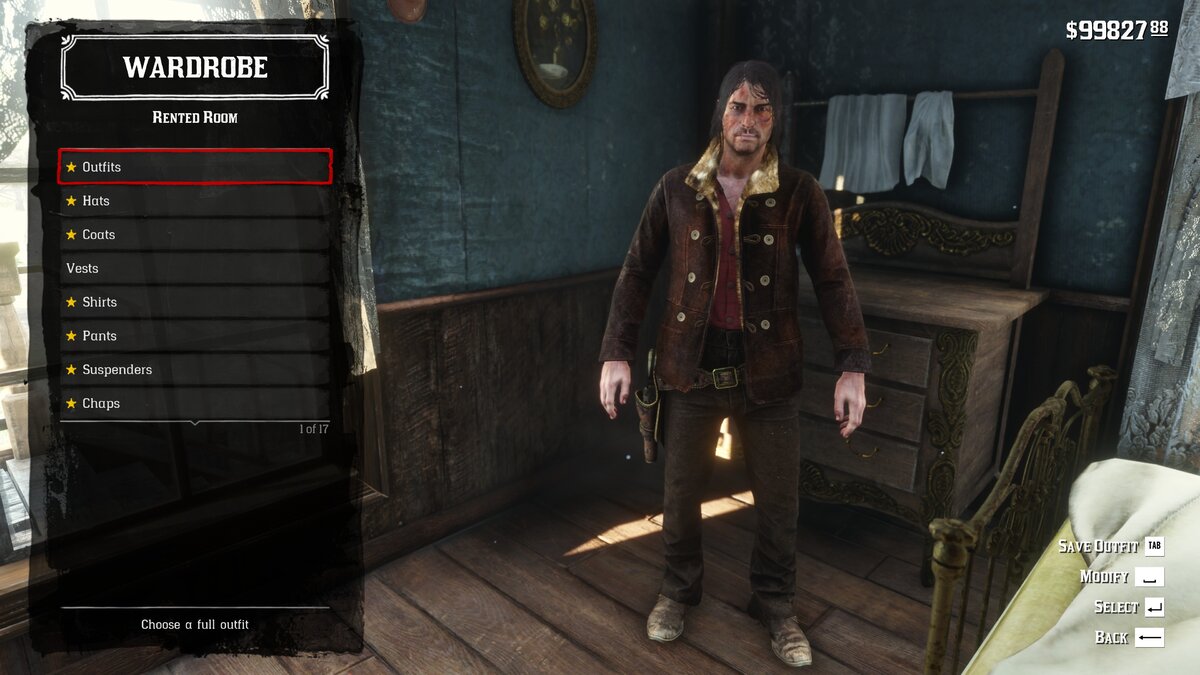Select the Chaps category

[x=195, y=404]
